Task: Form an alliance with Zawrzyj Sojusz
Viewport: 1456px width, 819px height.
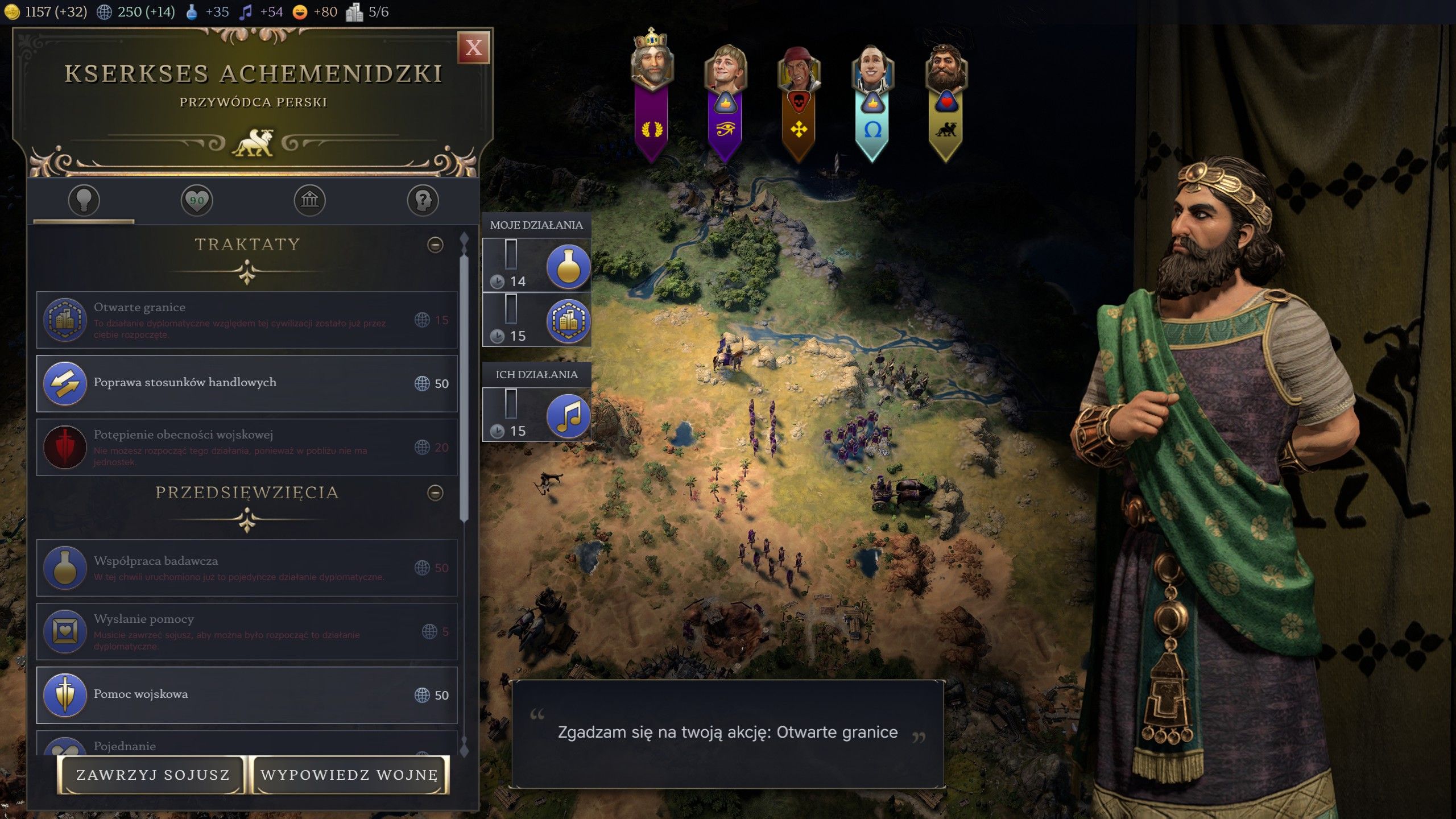Action: tap(152, 775)
